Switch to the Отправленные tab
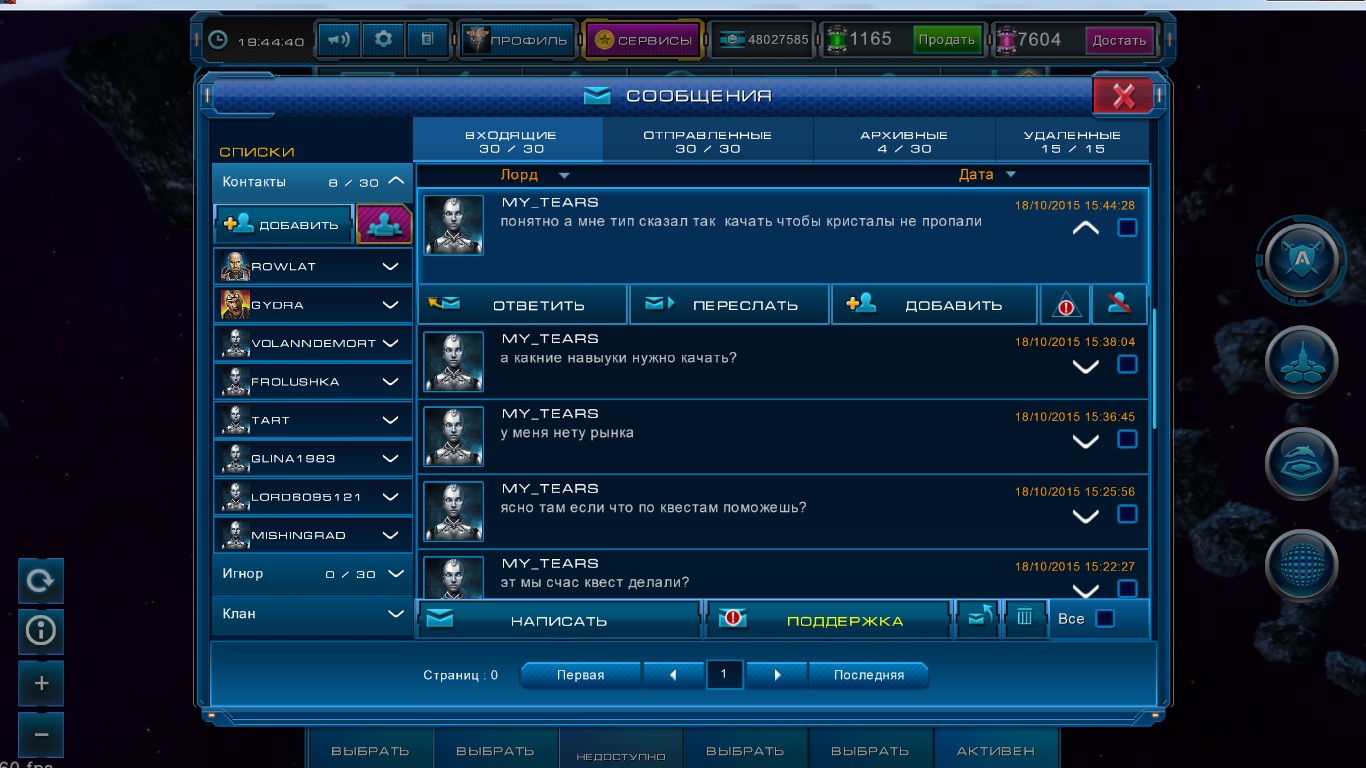1366x768 pixels. point(707,141)
